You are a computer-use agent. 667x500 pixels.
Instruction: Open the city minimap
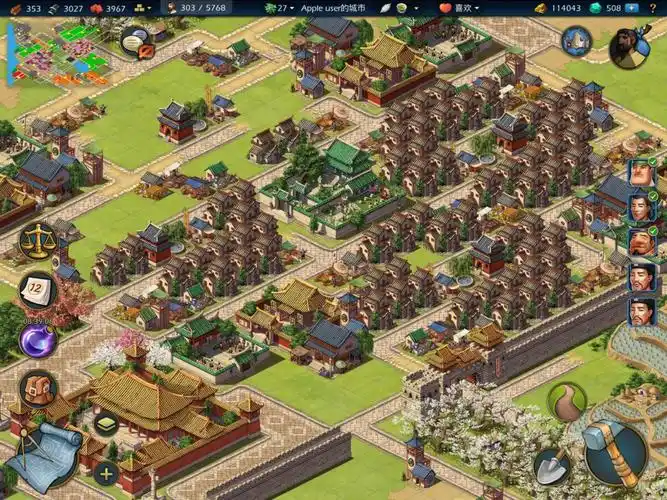(x=50, y=50)
